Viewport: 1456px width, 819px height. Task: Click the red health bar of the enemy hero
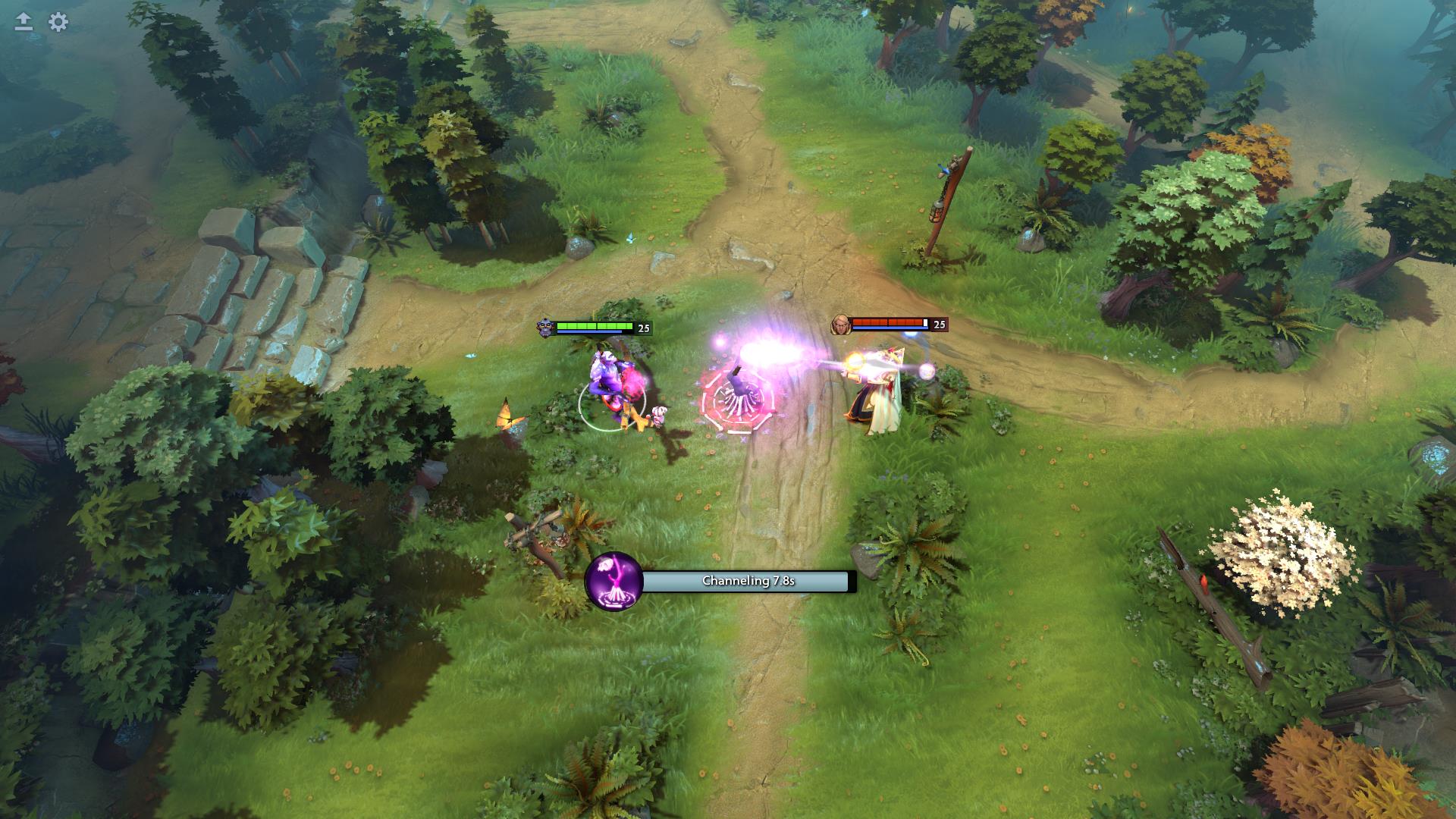[887, 322]
